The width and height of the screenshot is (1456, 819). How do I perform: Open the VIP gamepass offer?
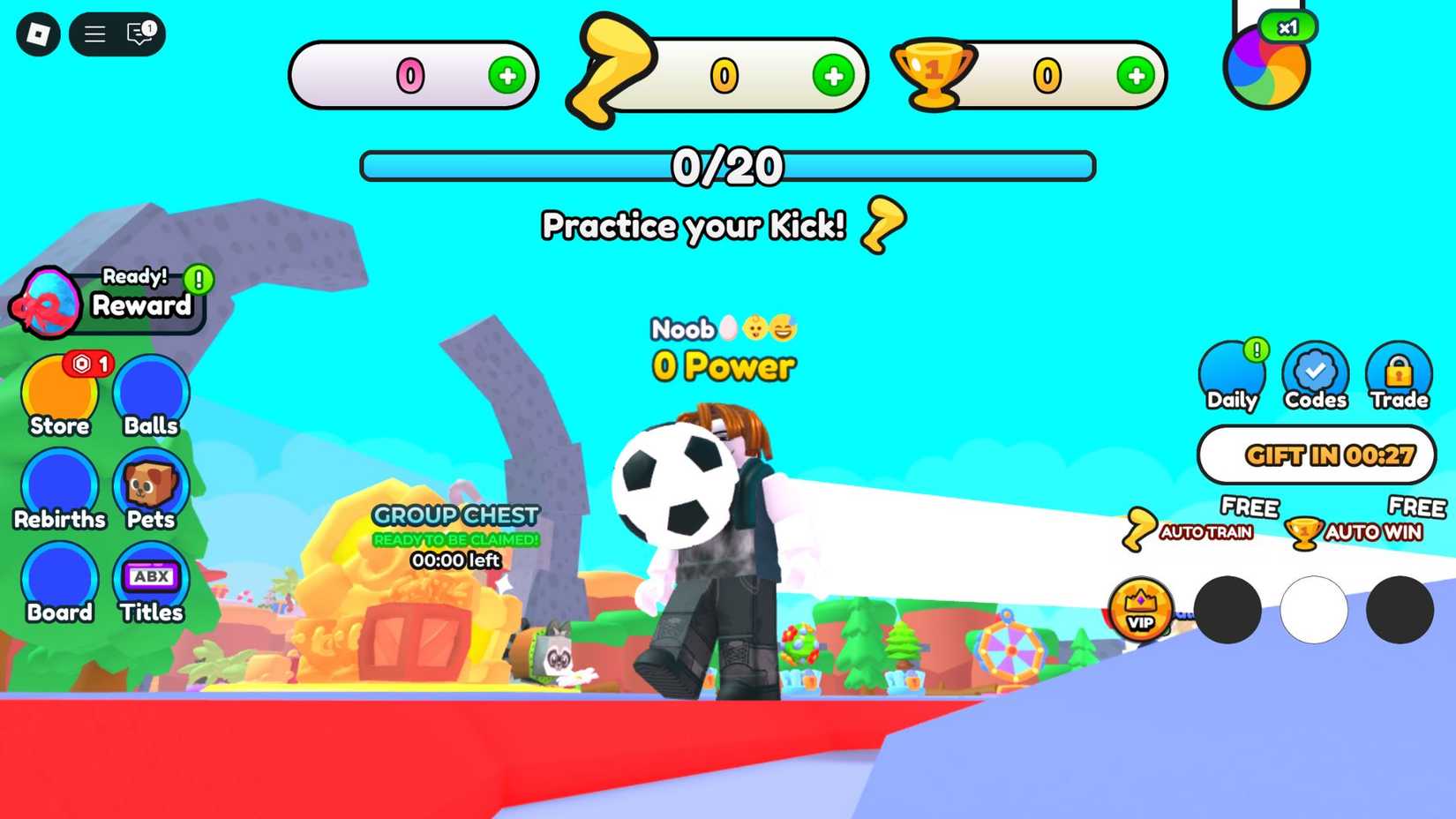coord(1141,609)
